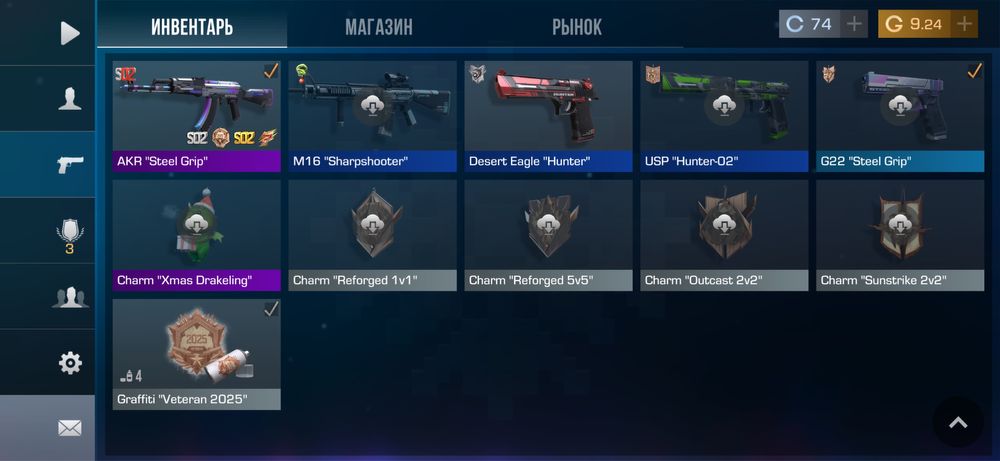Open the mail envelope in sidebar
Viewport: 1000px width, 461px height.
tap(70, 428)
